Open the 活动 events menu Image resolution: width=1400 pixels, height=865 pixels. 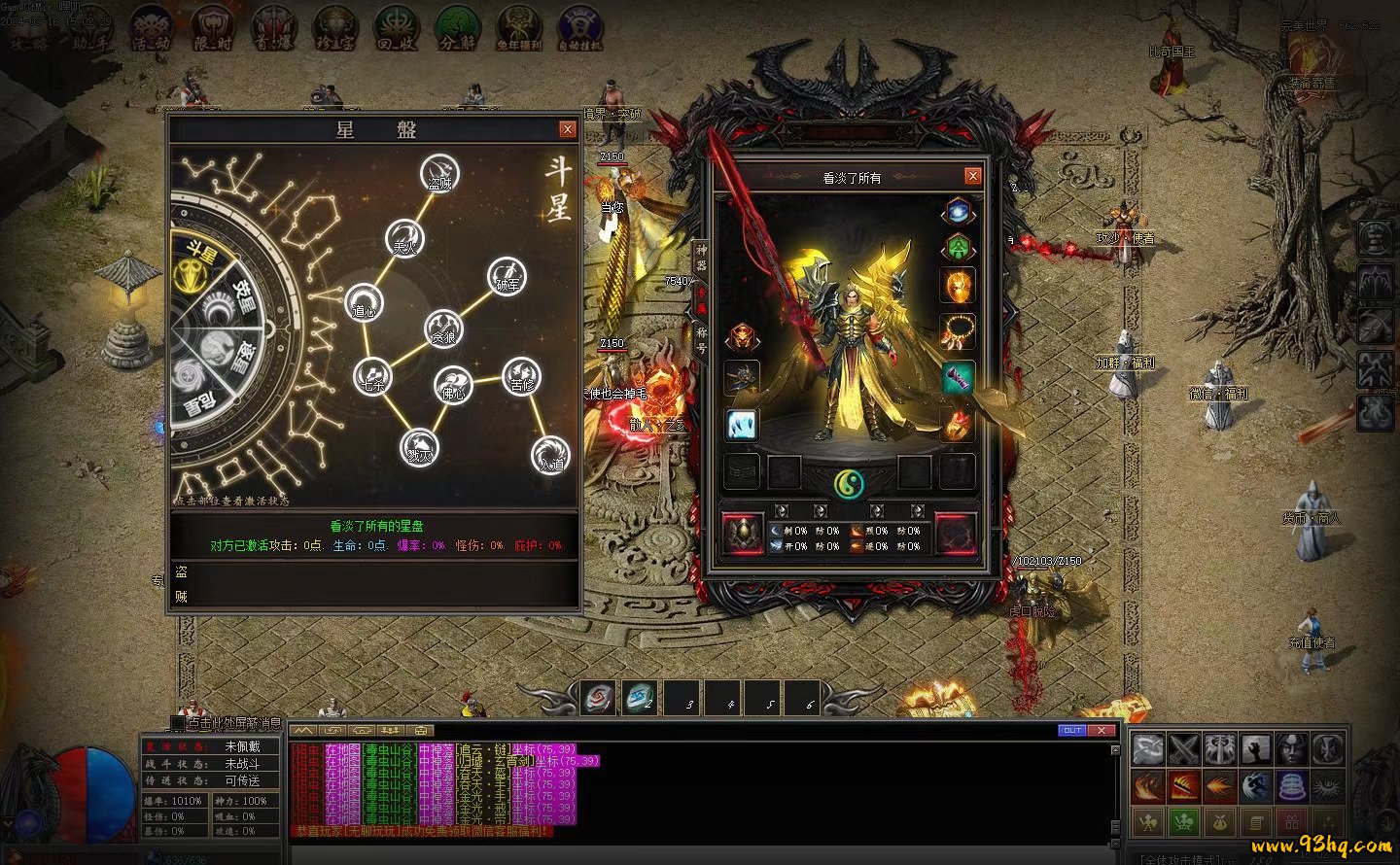(151, 28)
